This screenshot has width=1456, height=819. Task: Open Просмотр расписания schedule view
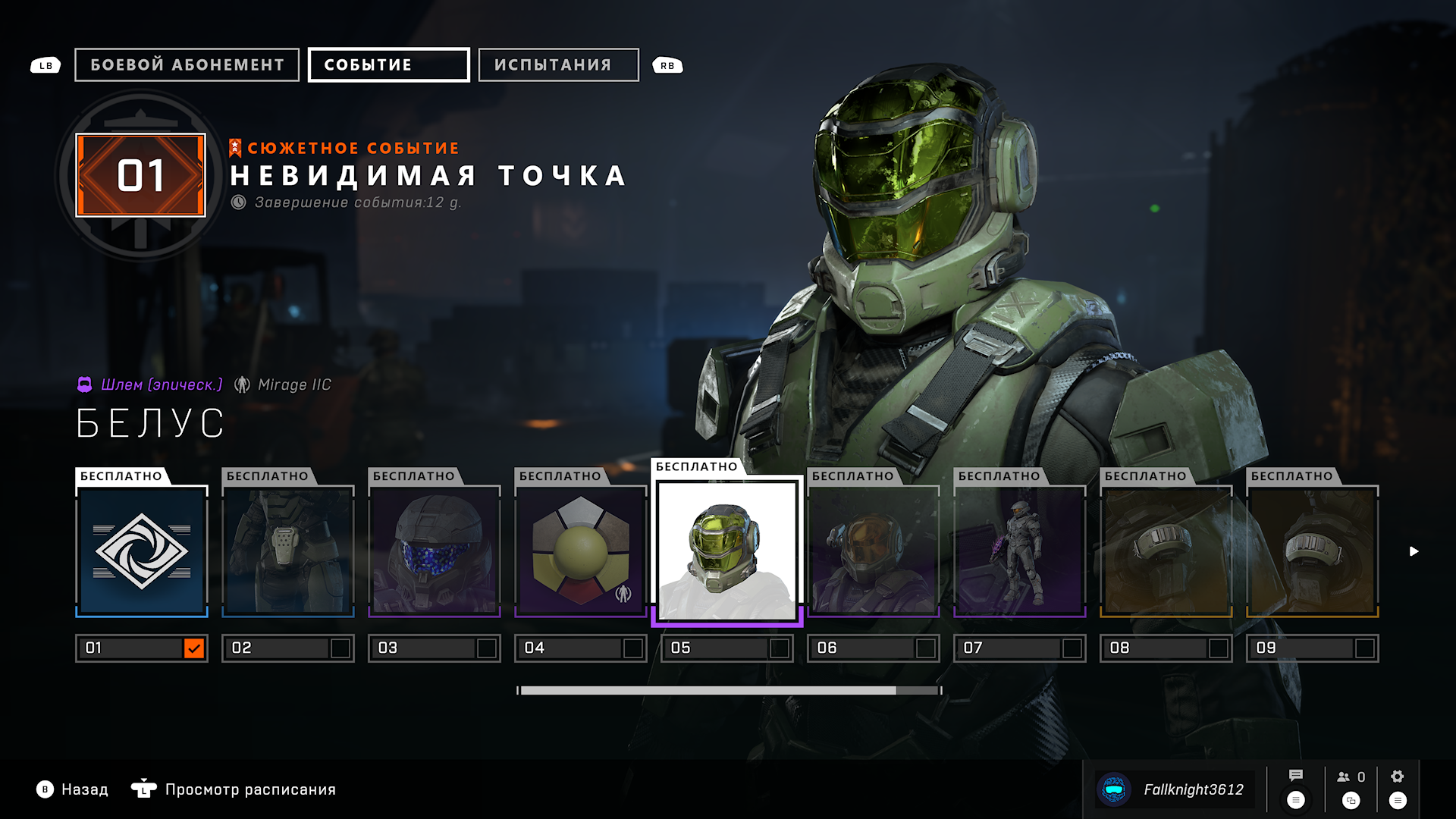point(235,789)
